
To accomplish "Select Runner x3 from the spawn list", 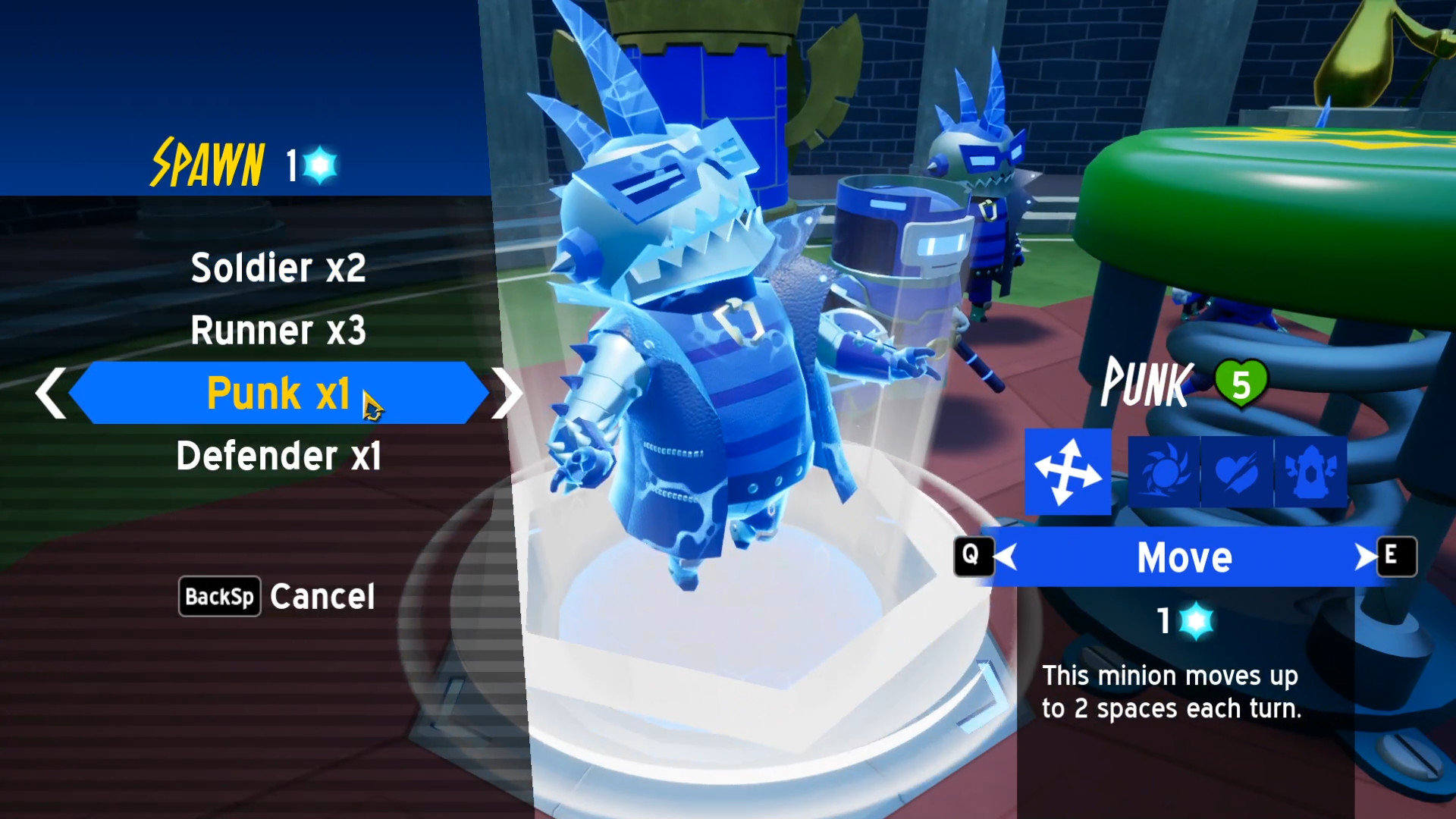I will 280,331.
